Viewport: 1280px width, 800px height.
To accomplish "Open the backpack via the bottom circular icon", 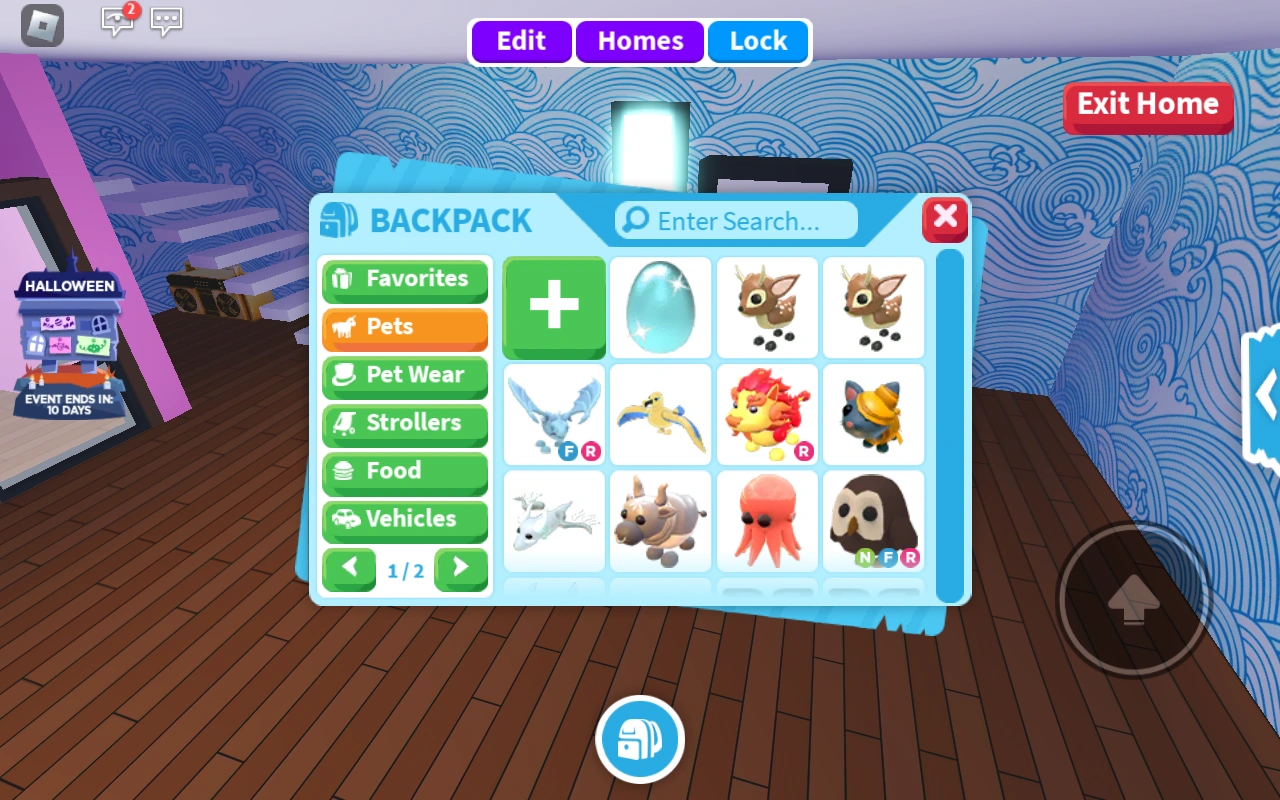I will point(640,739).
